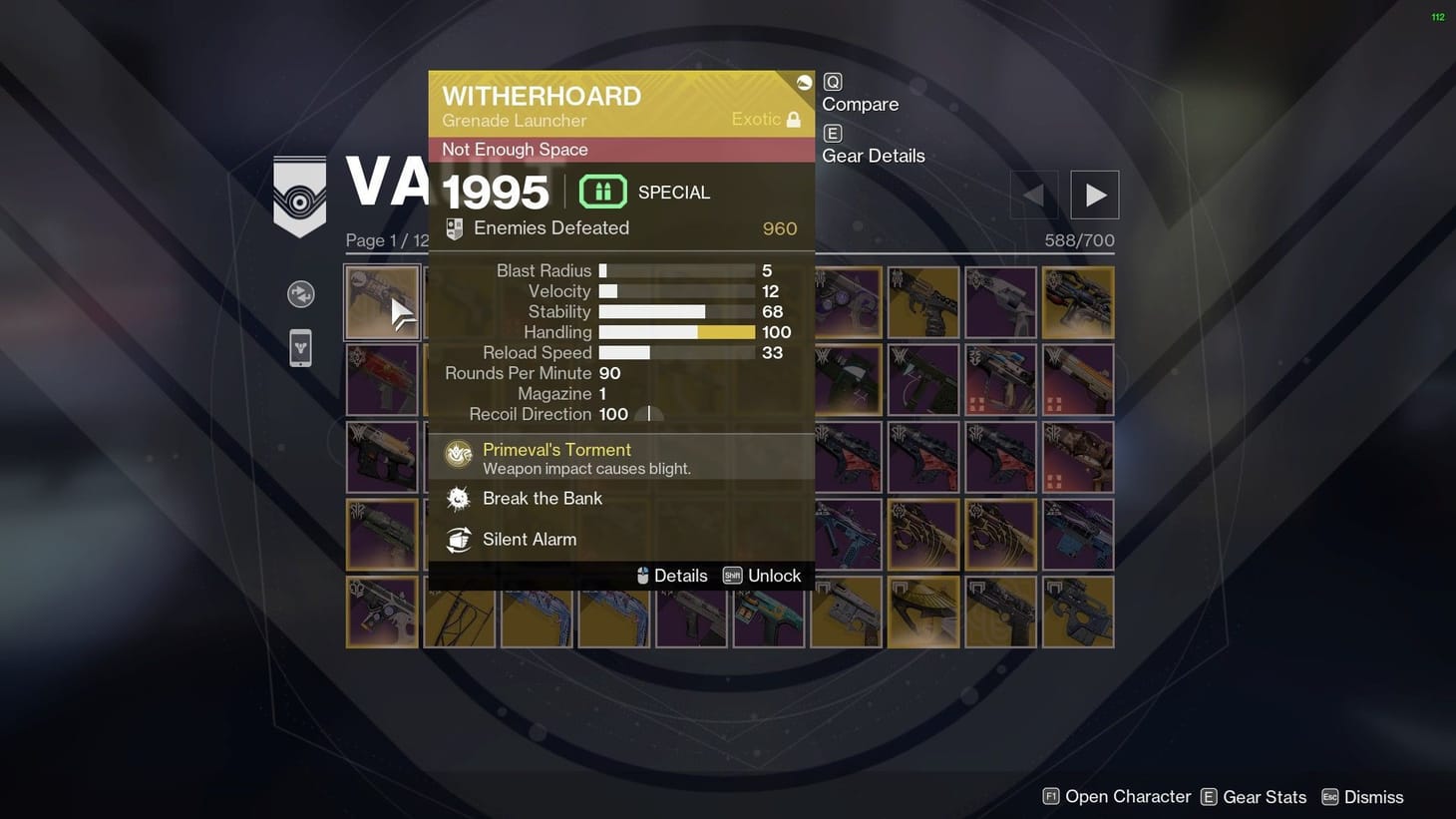Click the Handling stat bar
This screenshot has height=819, width=1456.
[x=676, y=331]
